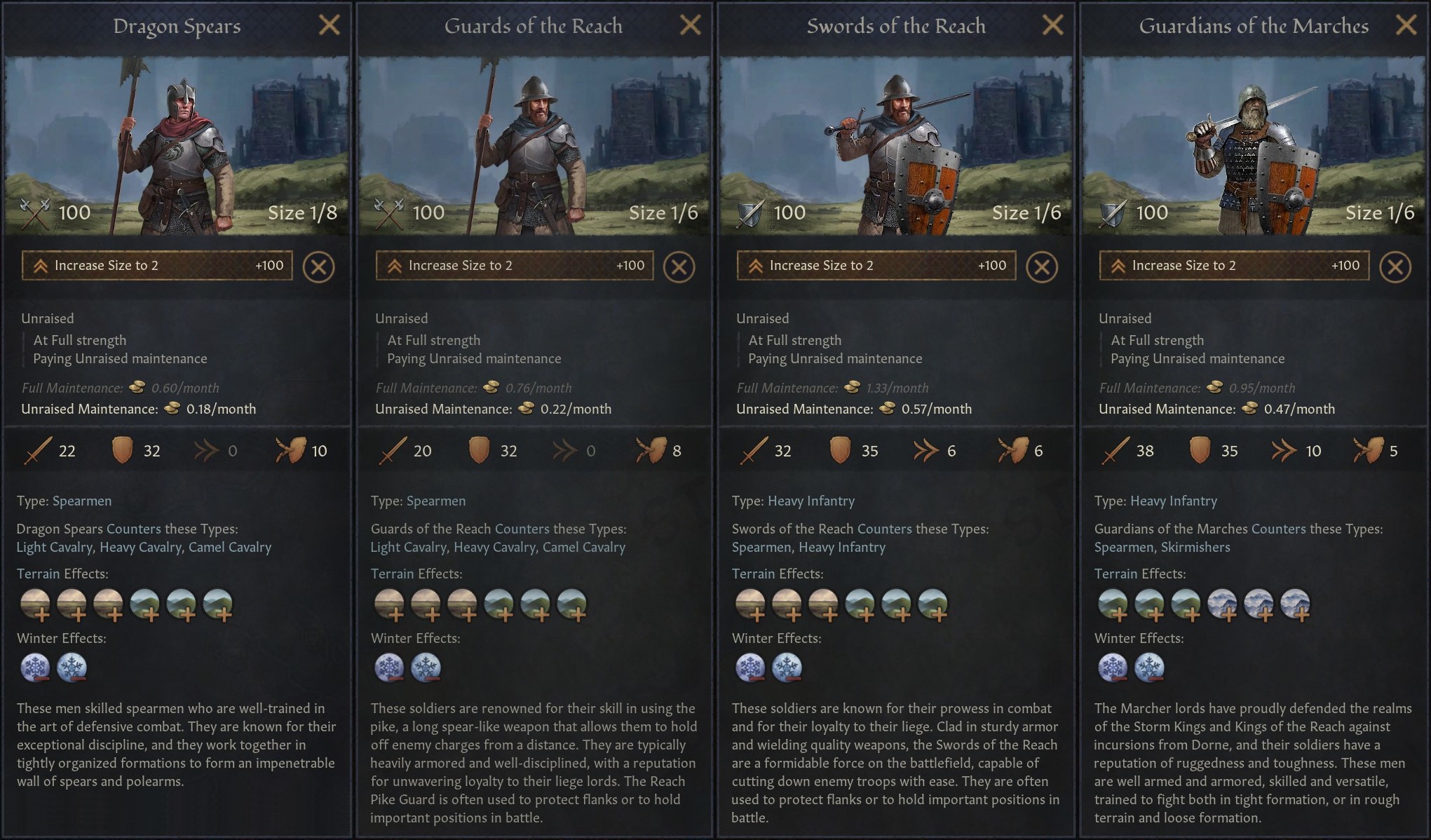Click the first winter effect snowflake for Swords of the Reach
Screen dimensions: 1431x840
750,667
